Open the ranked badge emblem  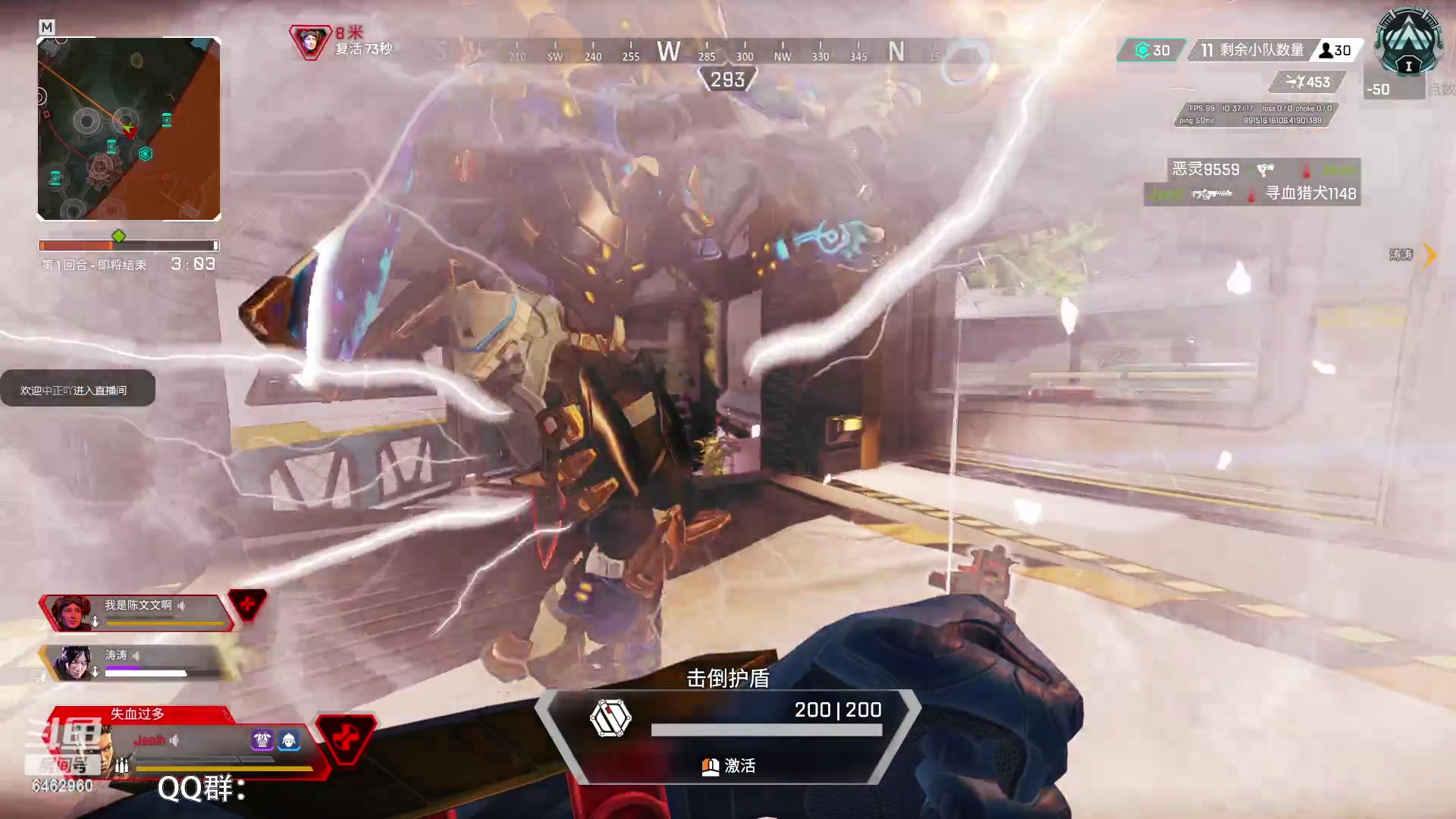1408,42
